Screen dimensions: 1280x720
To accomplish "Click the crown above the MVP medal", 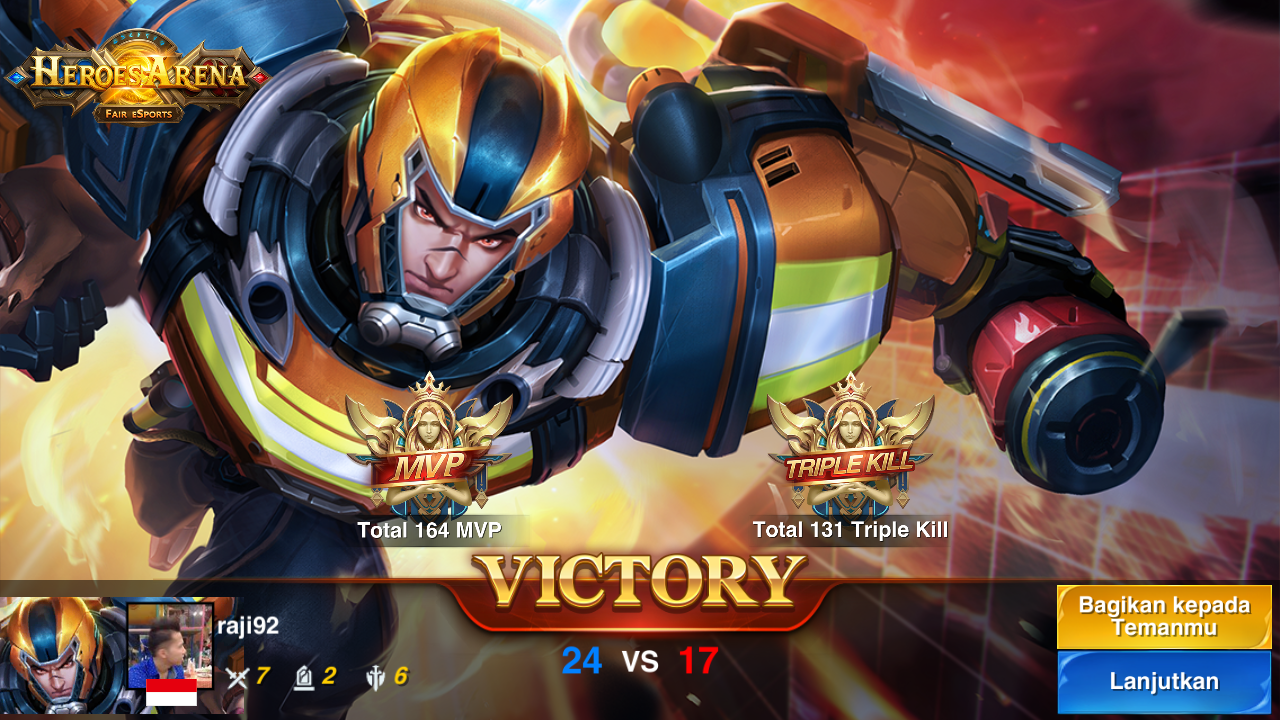I will (431, 390).
